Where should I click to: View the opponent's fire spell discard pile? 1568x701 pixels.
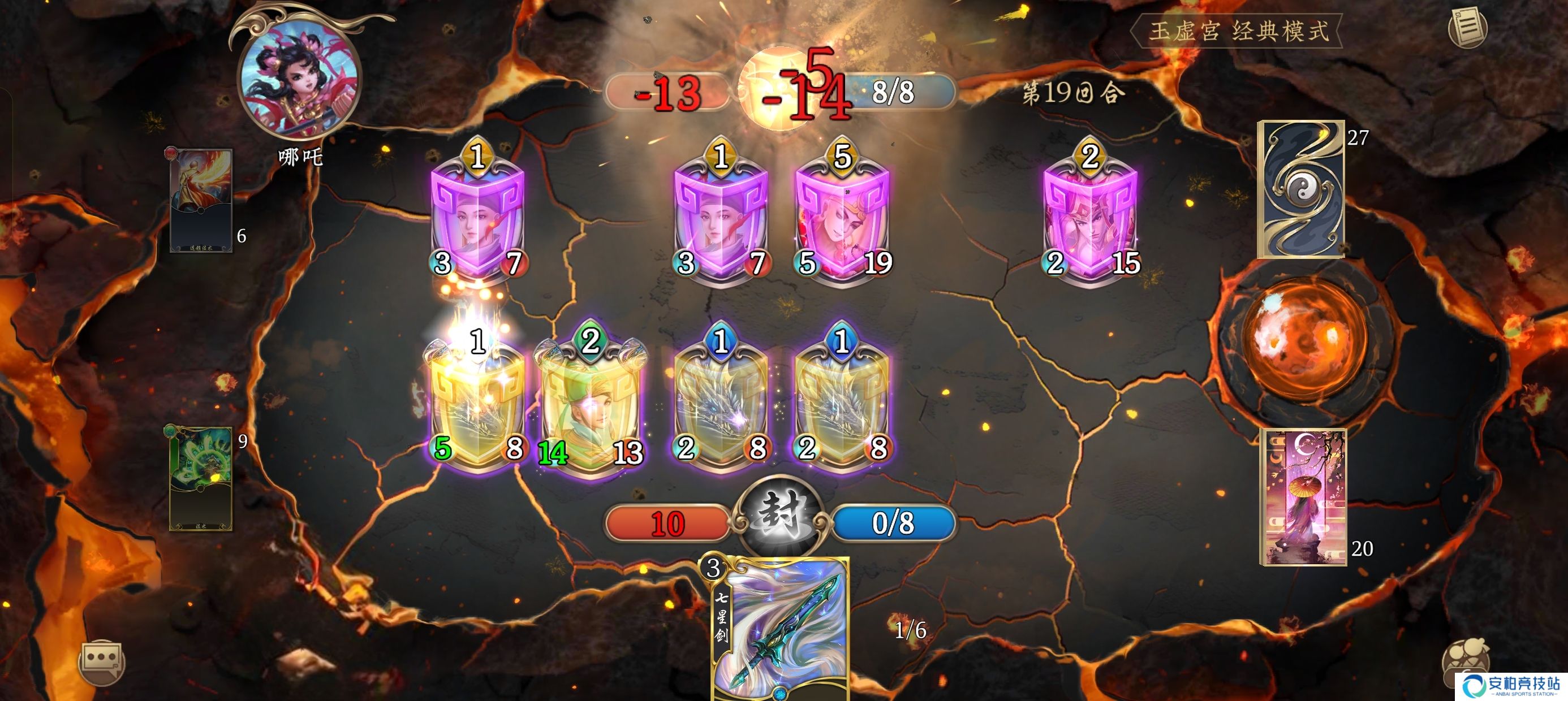(200, 200)
